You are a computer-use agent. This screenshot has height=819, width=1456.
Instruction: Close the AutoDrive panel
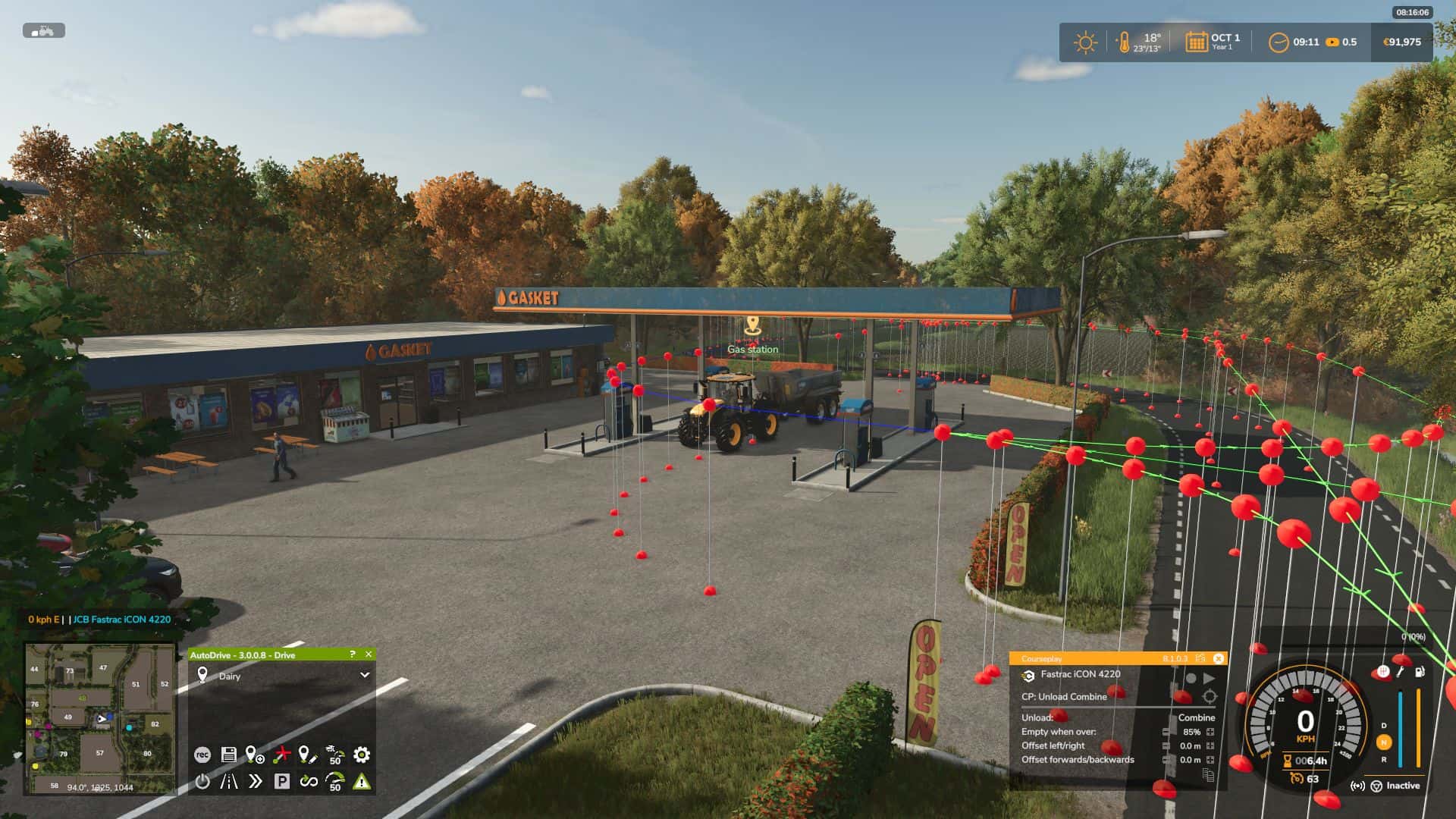[369, 654]
